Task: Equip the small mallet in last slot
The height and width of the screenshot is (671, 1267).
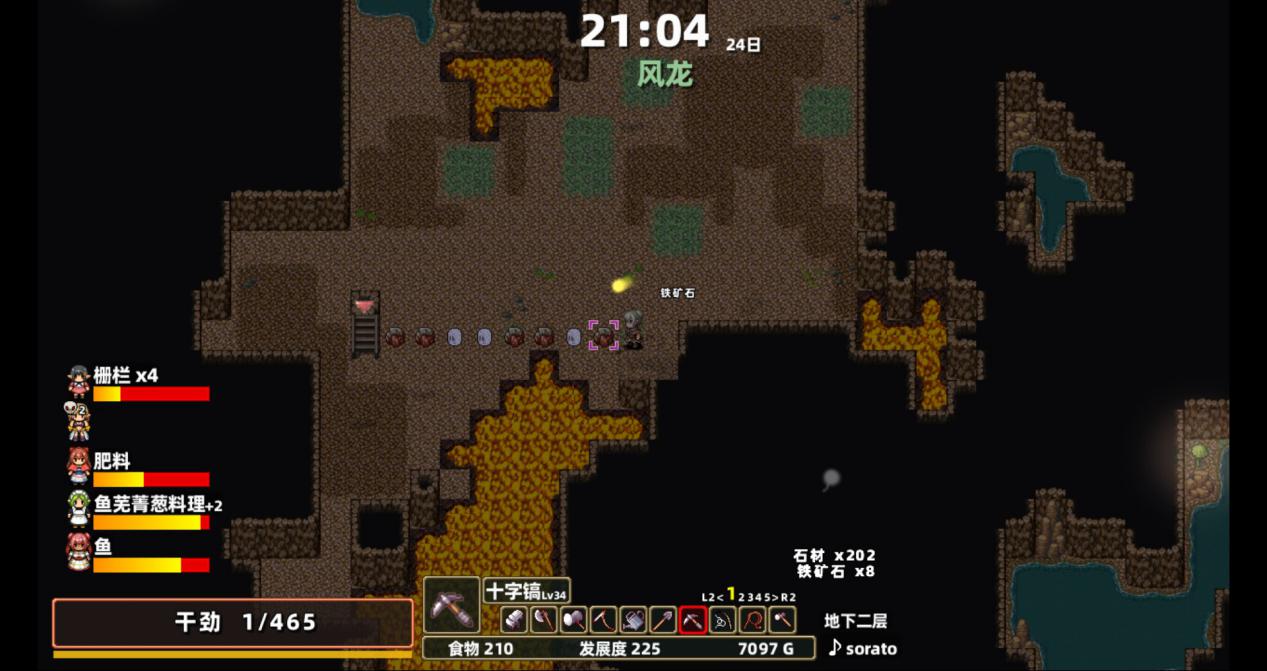Action: point(782,620)
